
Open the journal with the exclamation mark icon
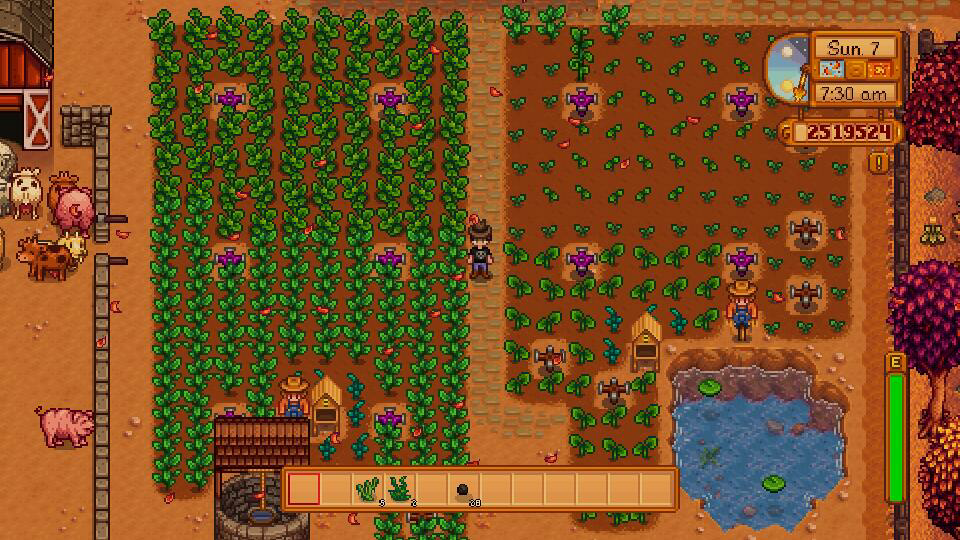pyautogui.click(x=879, y=161)
